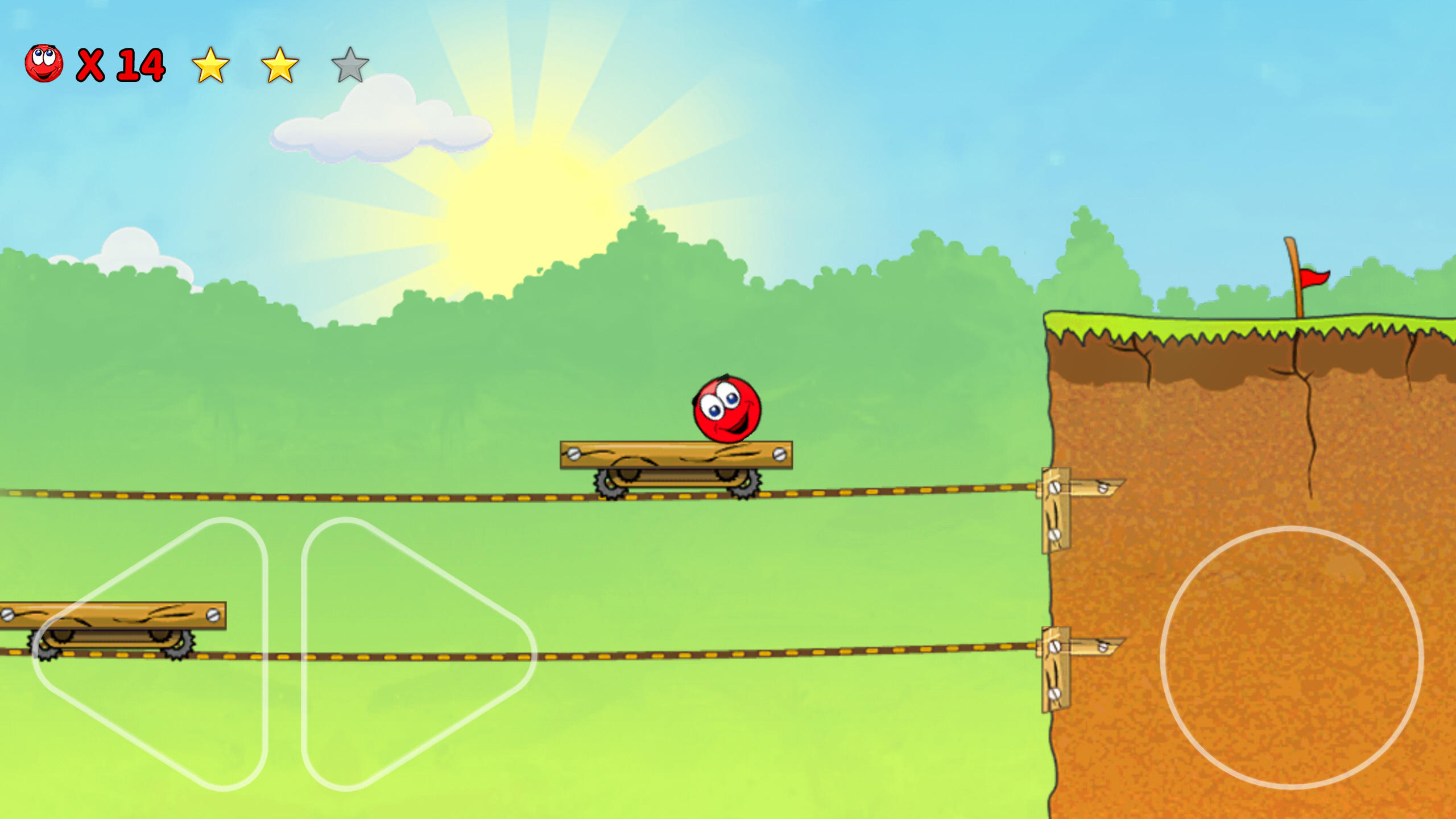1456x819 pixels.
Task: Select the first gold star
Action: coord(210,64)
